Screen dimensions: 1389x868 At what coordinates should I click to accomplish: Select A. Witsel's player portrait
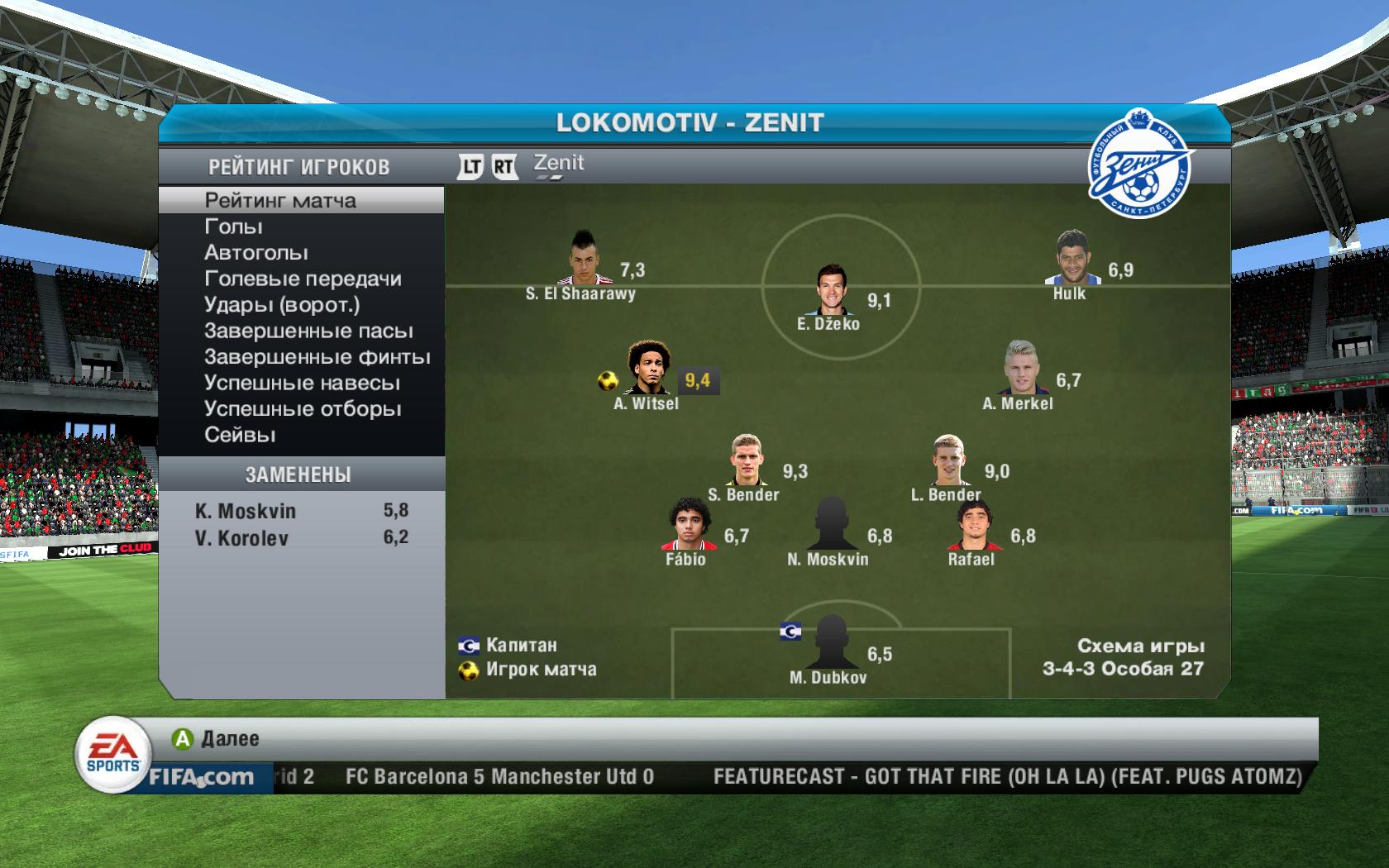pos(648,369)
